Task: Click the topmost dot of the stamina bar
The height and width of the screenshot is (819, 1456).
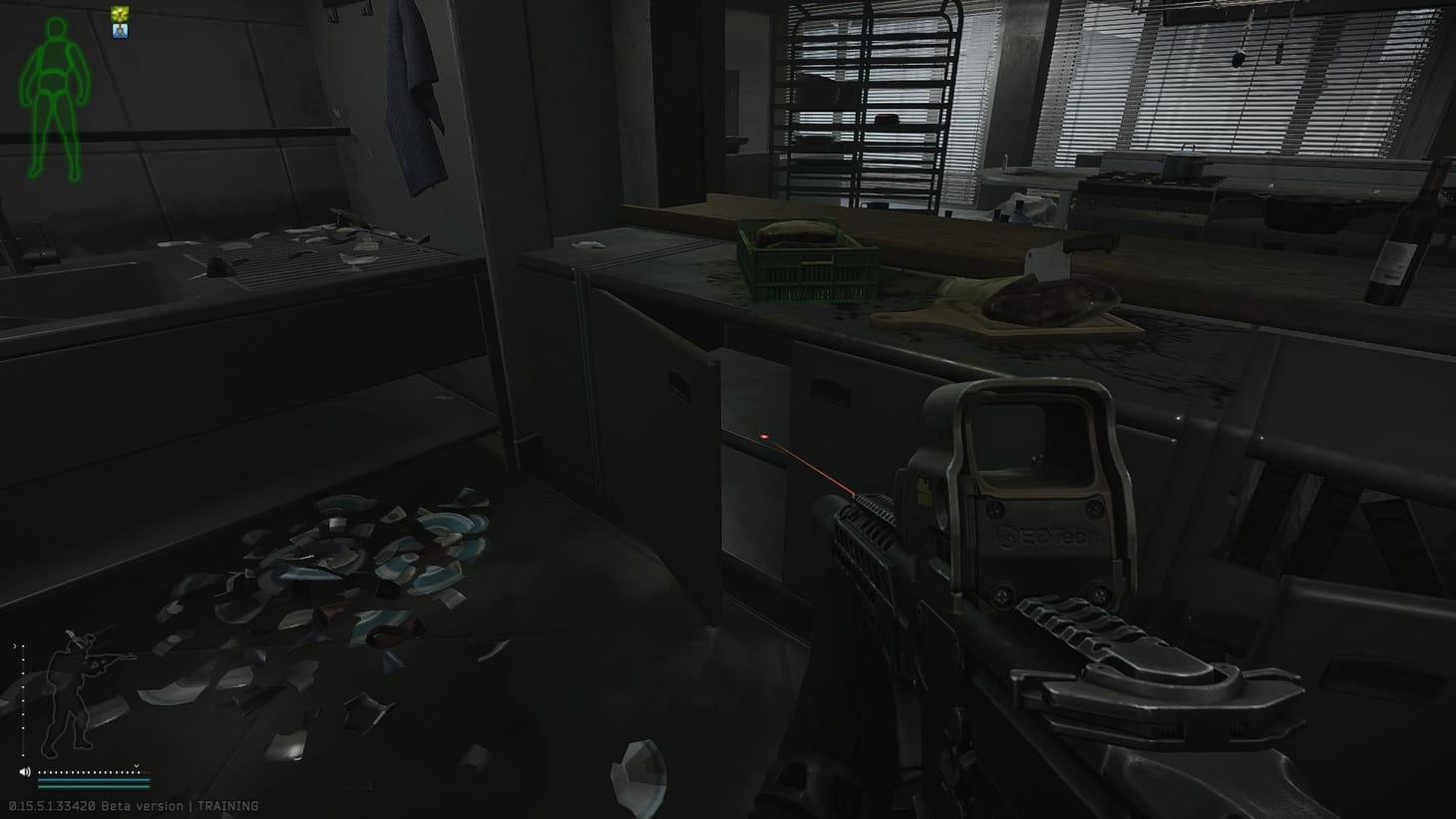Action: (x=23, y=646)
